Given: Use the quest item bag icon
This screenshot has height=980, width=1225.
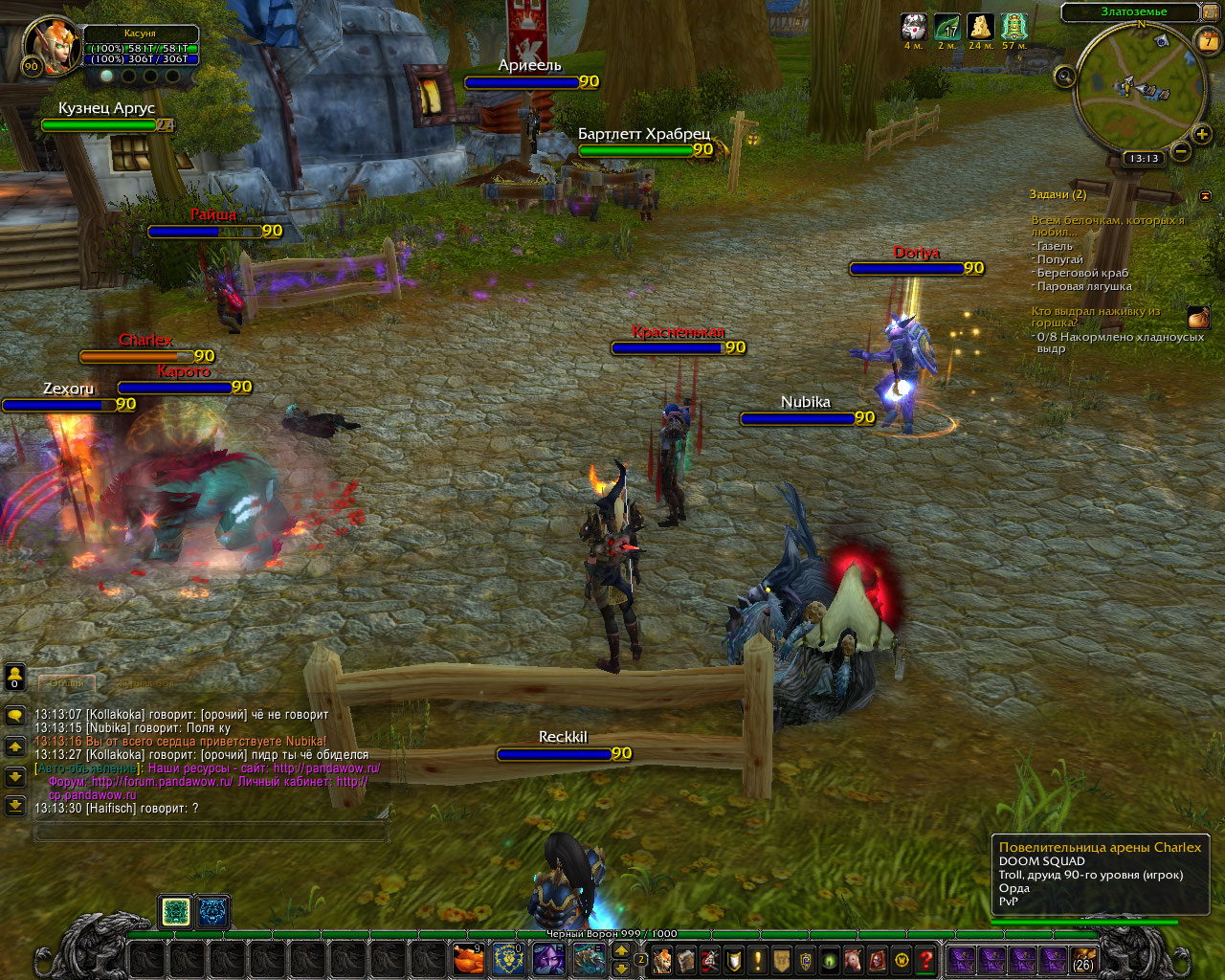Looking at the screenshot, I should tap(1198, 318).
